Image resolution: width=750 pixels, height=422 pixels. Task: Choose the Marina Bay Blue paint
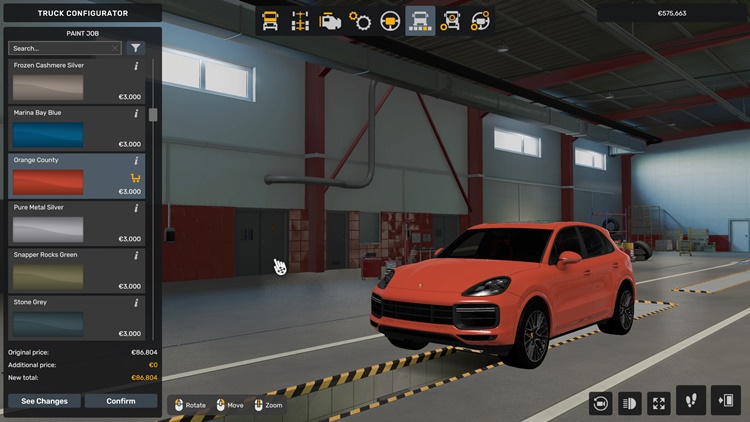(x=48, y=134)
